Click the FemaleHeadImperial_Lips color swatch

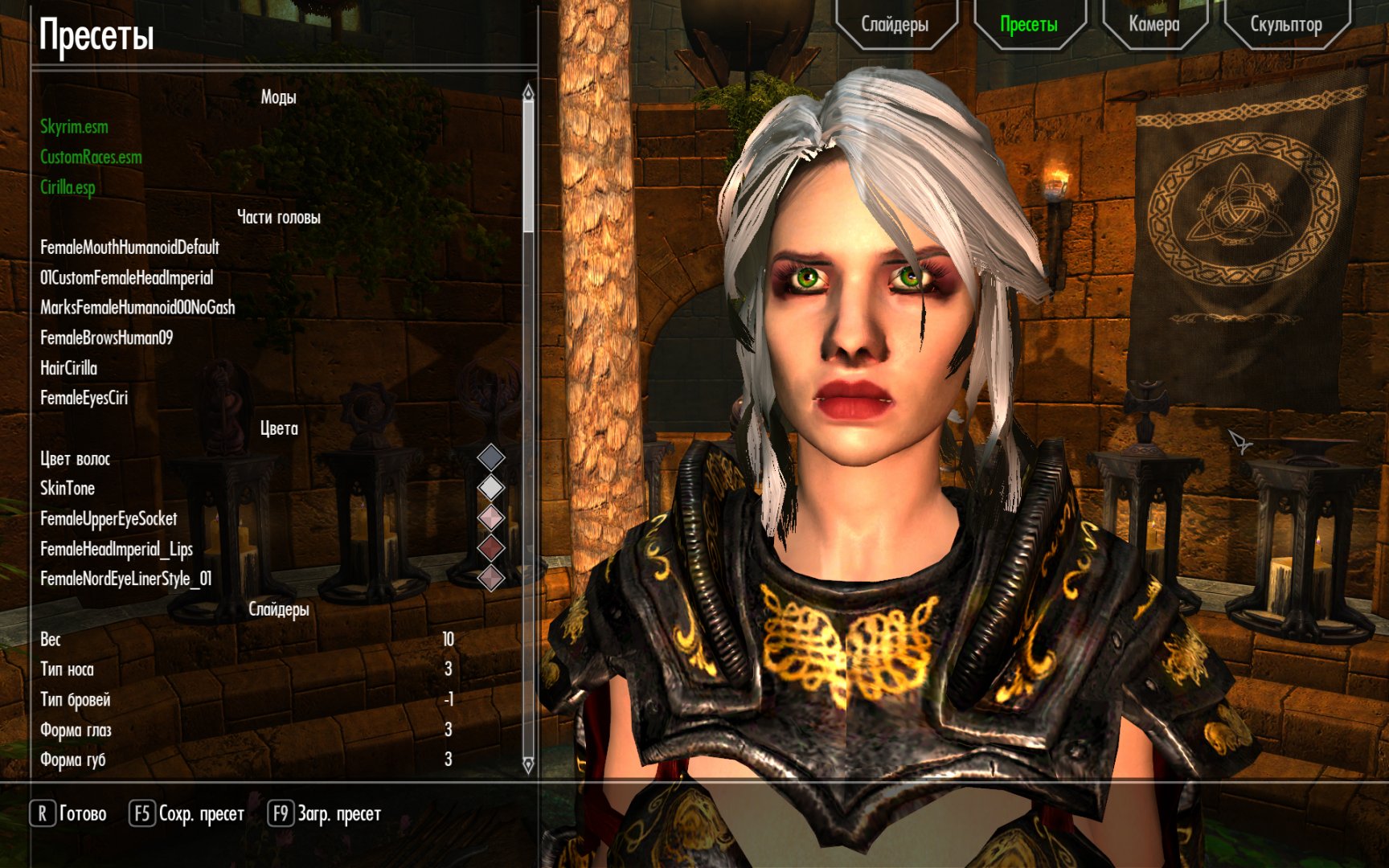click(x=490, y=548)
